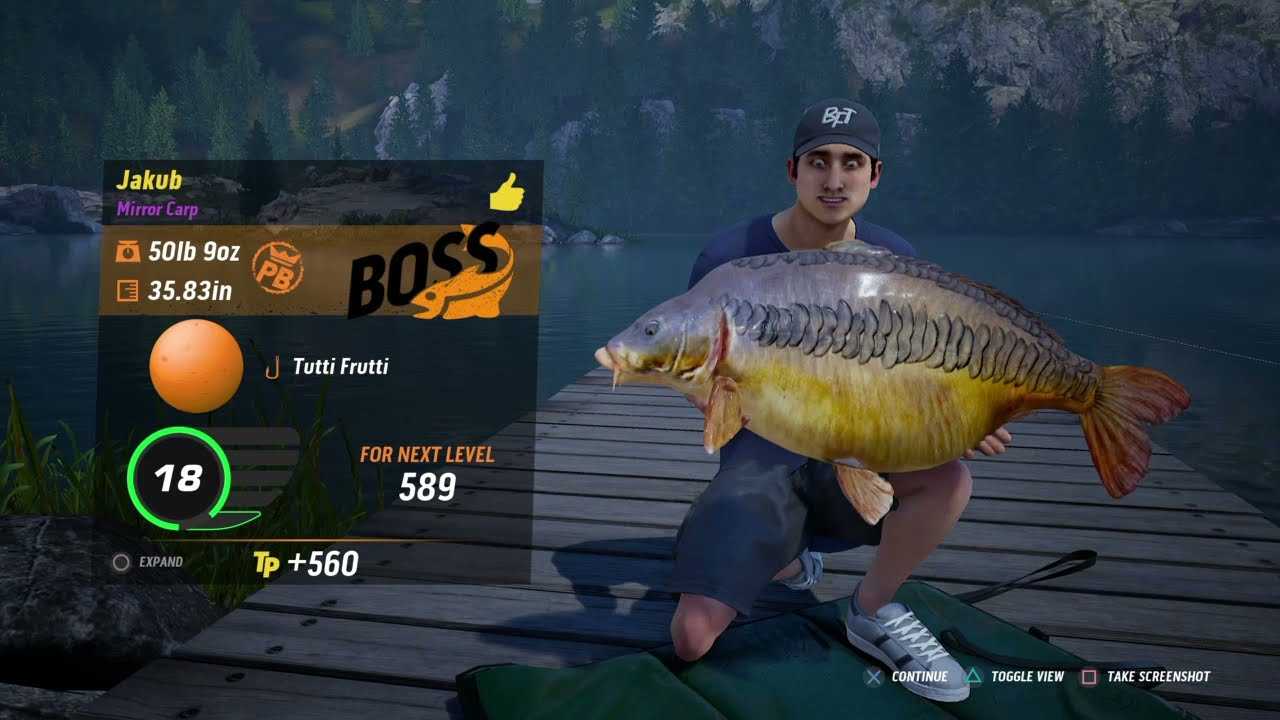Select the orange Tutti Frutti bait ball
This screenshot has width=1280, height=720.
[x=196, y=366]
